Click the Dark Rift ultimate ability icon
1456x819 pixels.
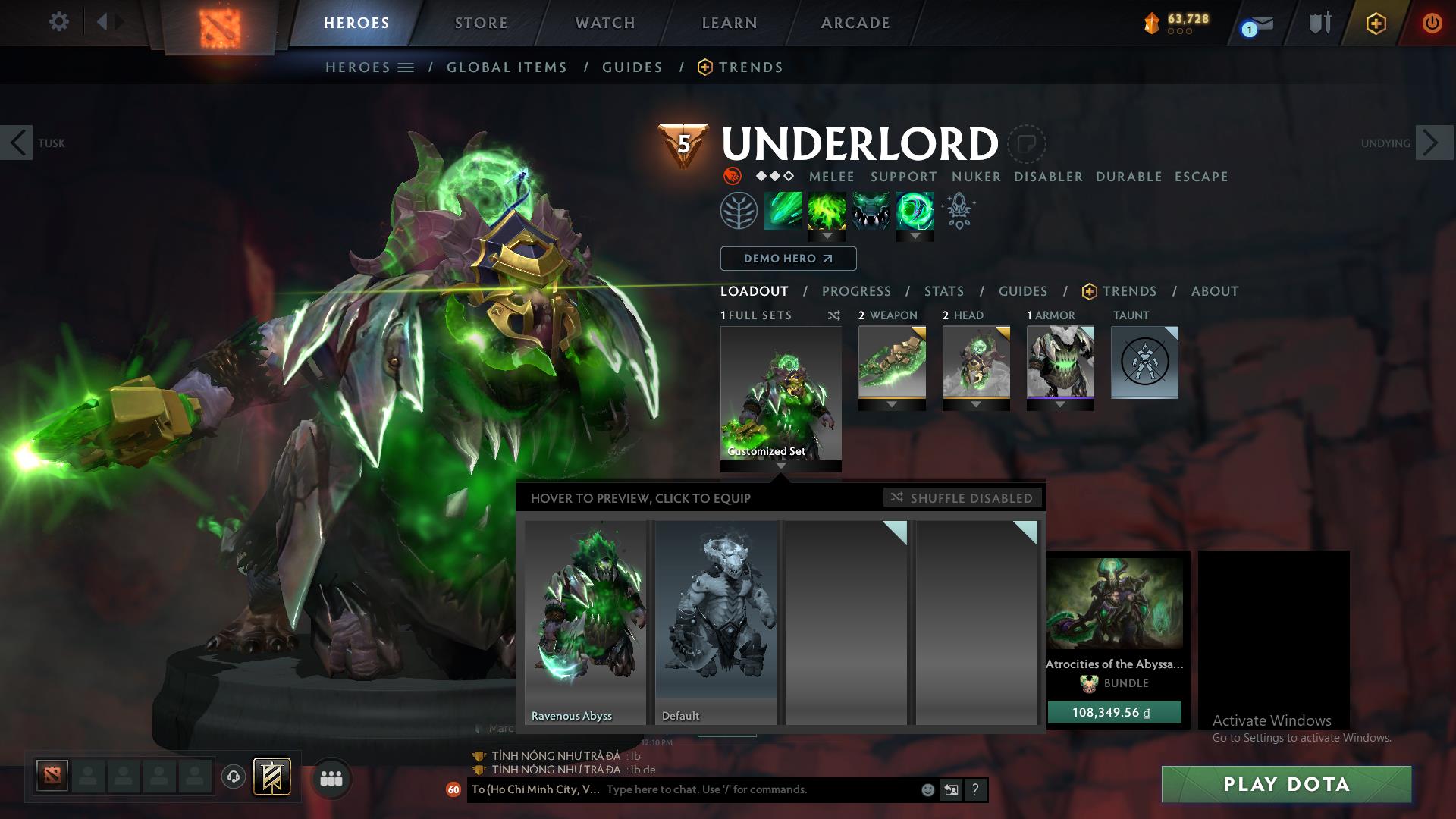916,213
